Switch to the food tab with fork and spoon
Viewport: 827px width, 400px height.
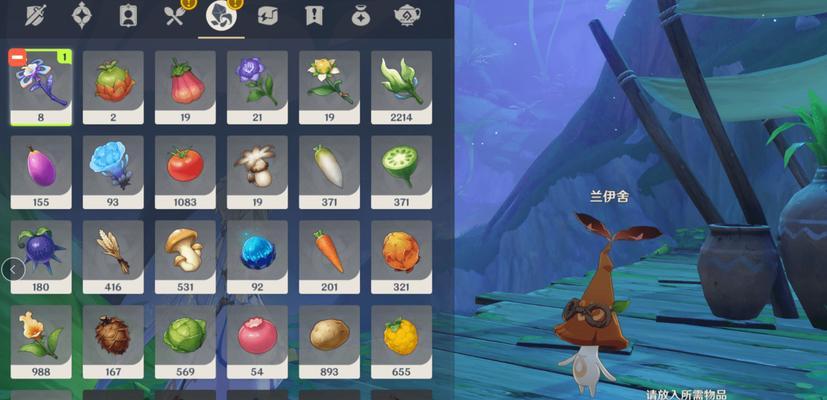pos(175,16)
